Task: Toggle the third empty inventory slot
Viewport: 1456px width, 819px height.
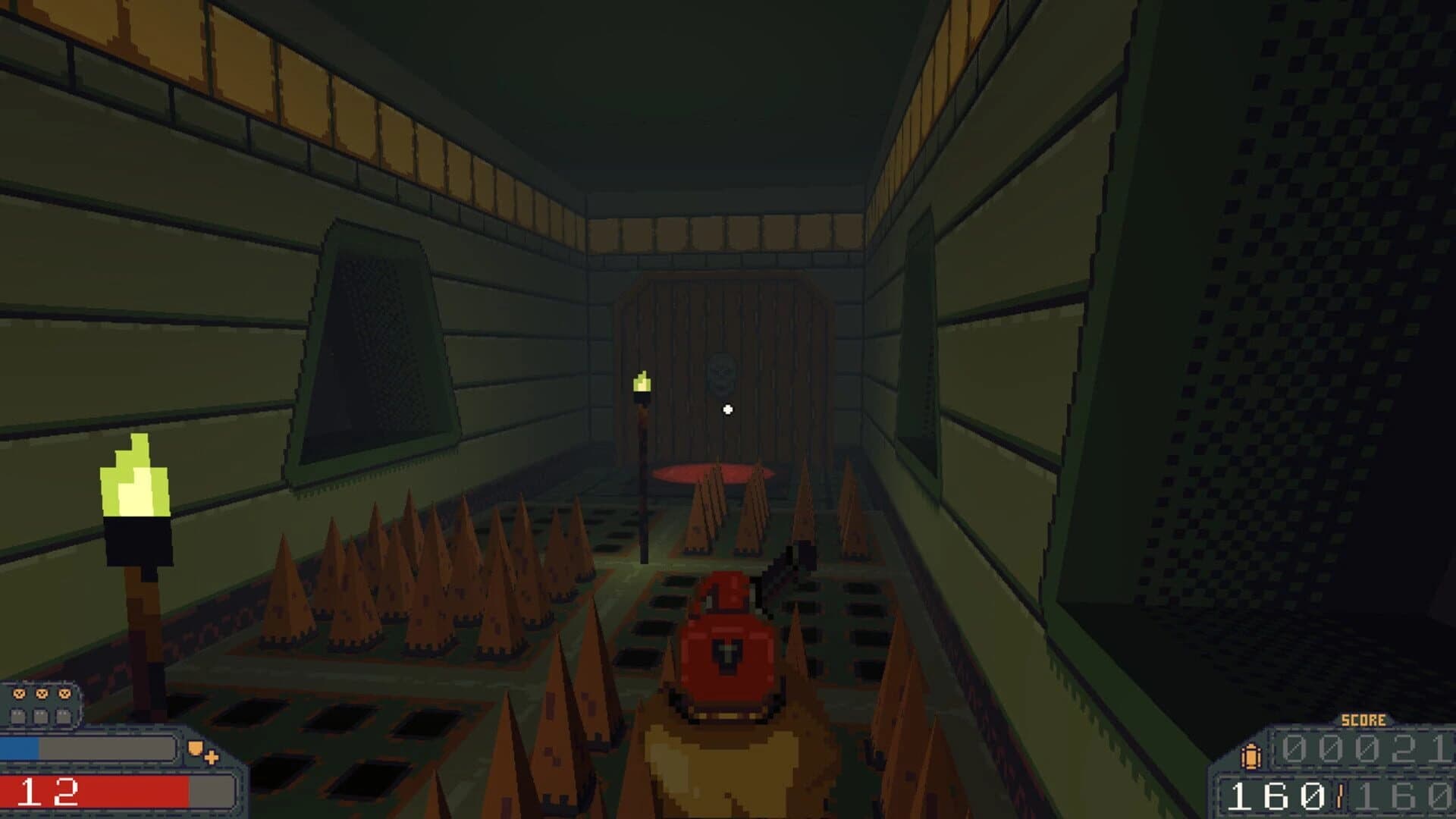Action: click(62, 717)
